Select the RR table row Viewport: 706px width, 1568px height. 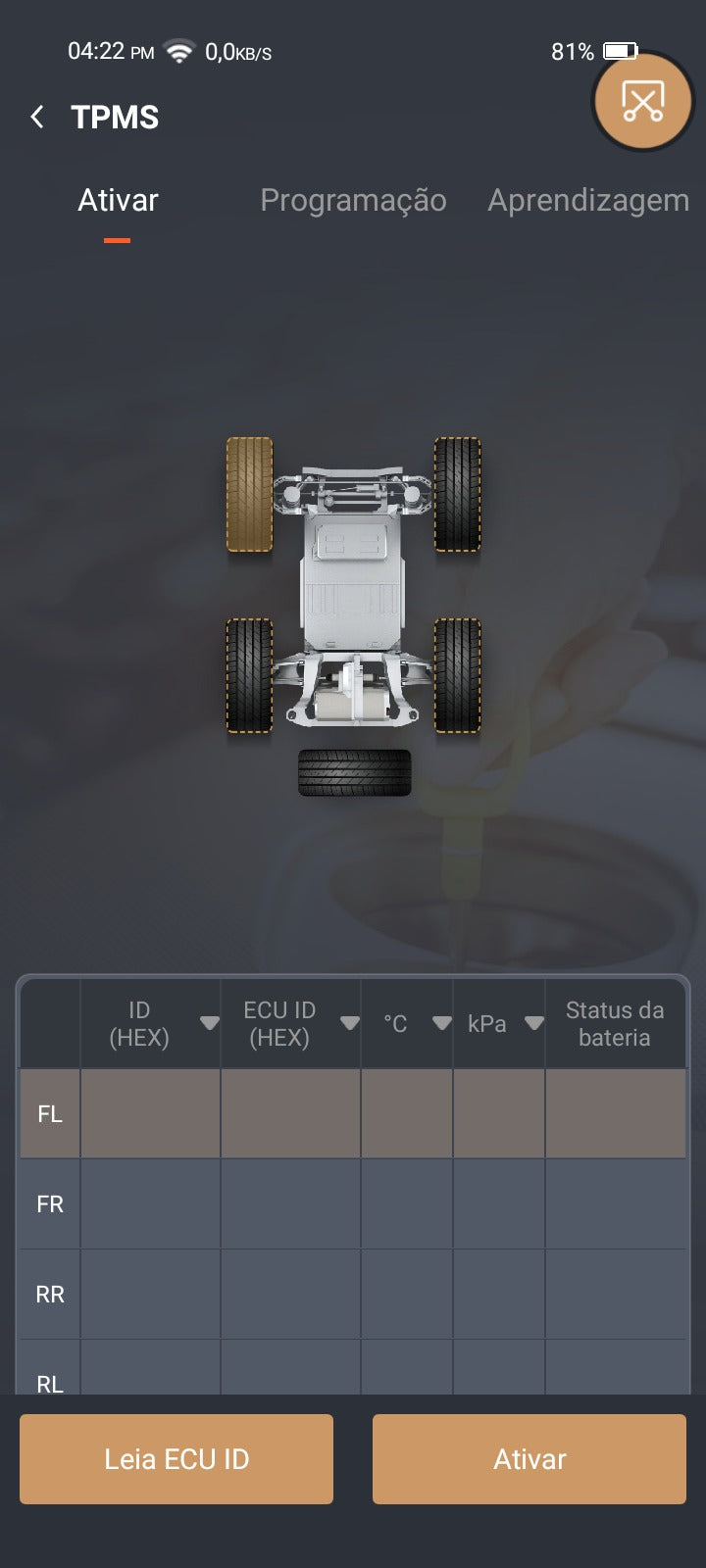[x=353, y=1294]
